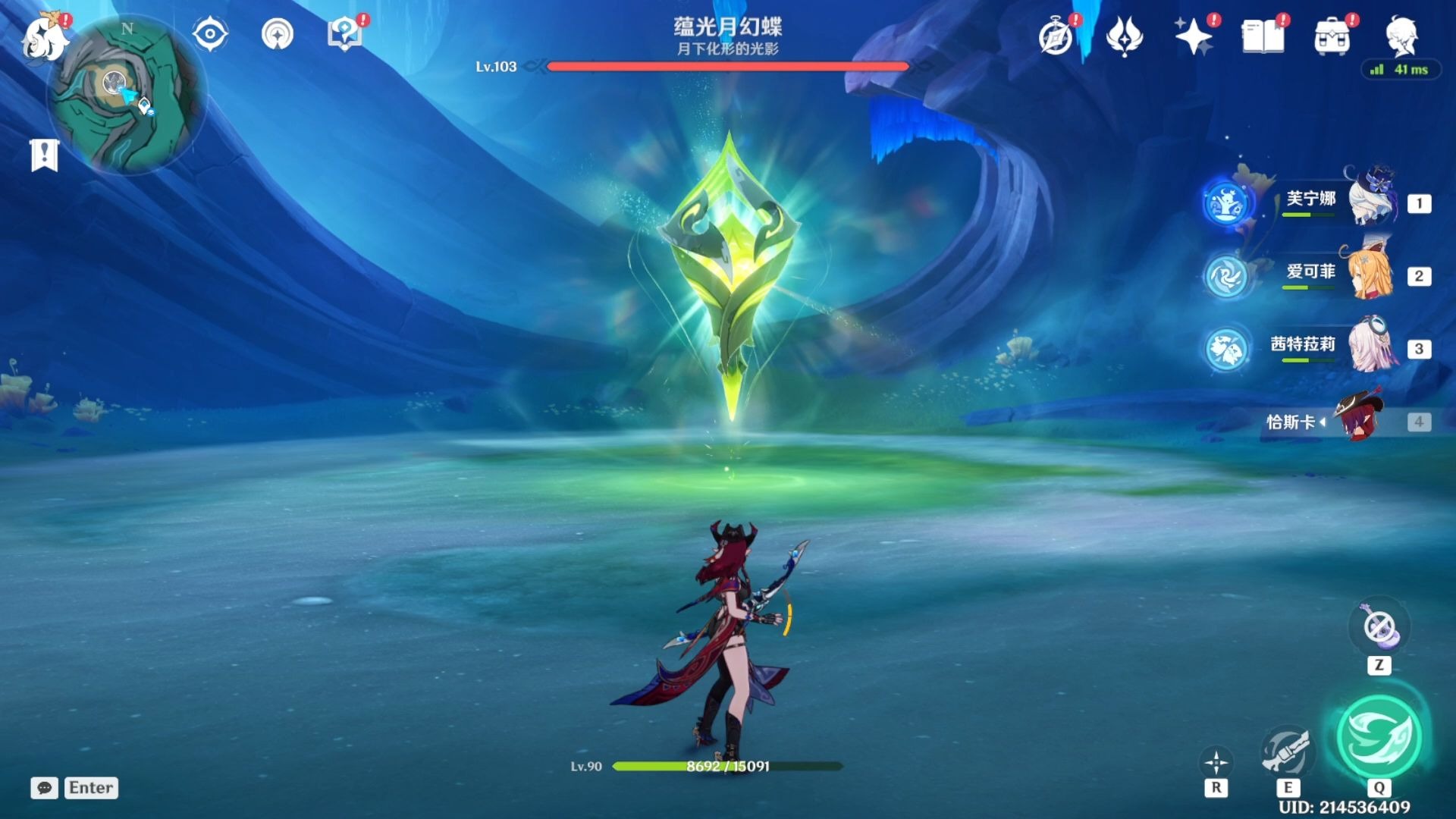
Task: Open the map-pin tutorial icon
Action: 345,35
